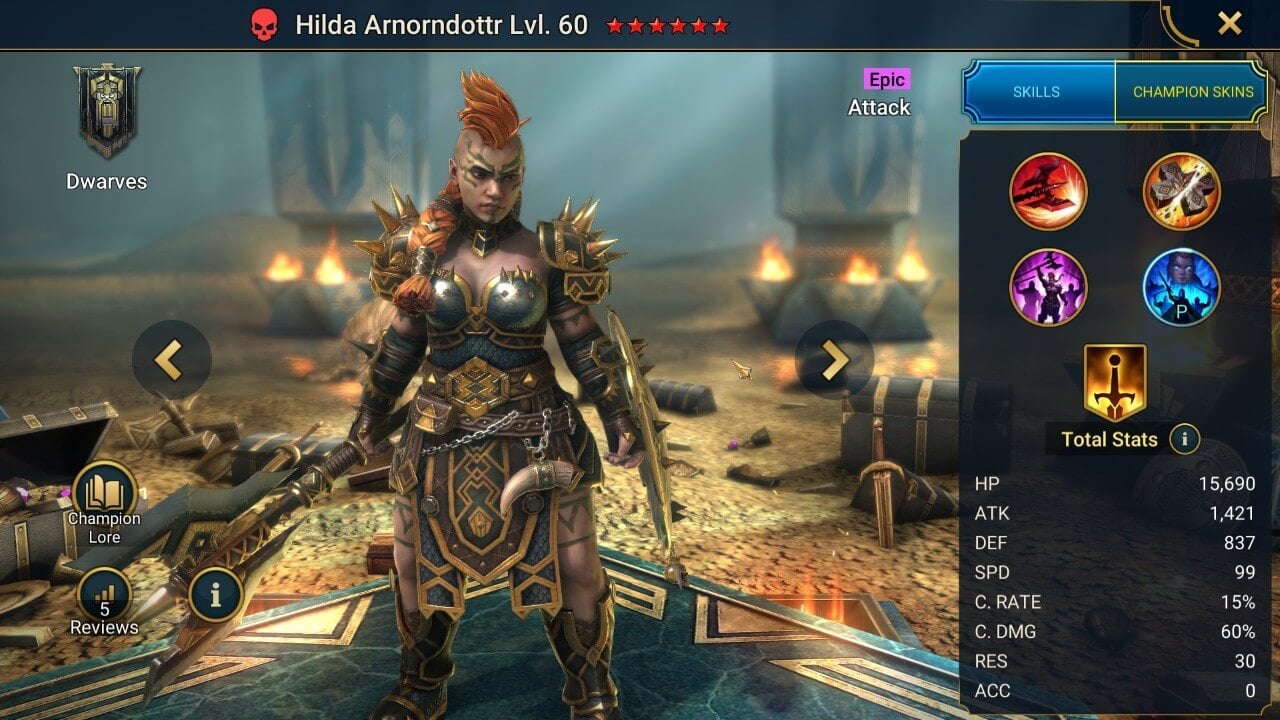View the second skill icon with crossed weapons
Image resolution: width=1280 pixels, height=720 pixels.
[x=1181, y=191]
